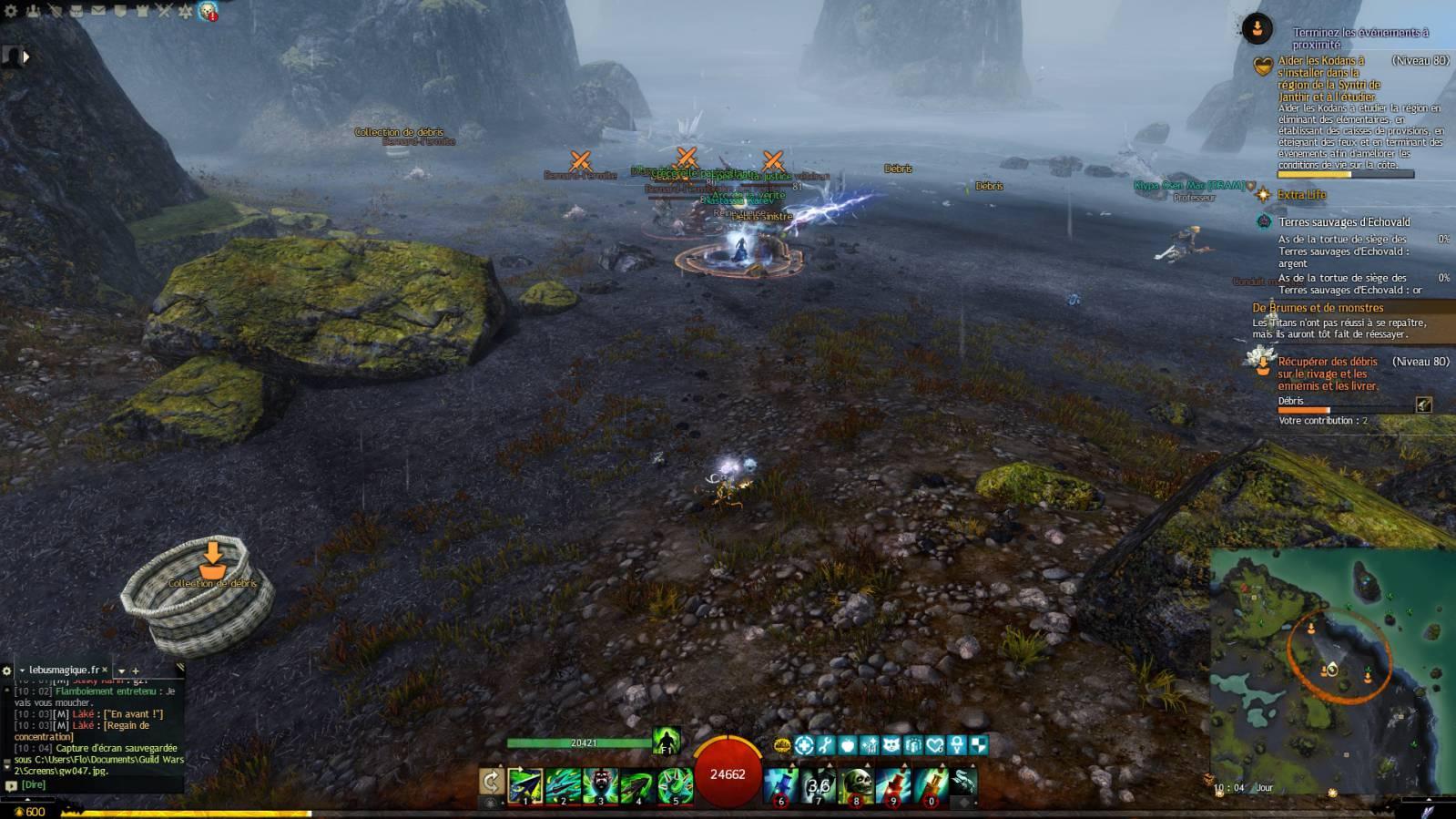Open the mail envelope icon

click(98, 11)
